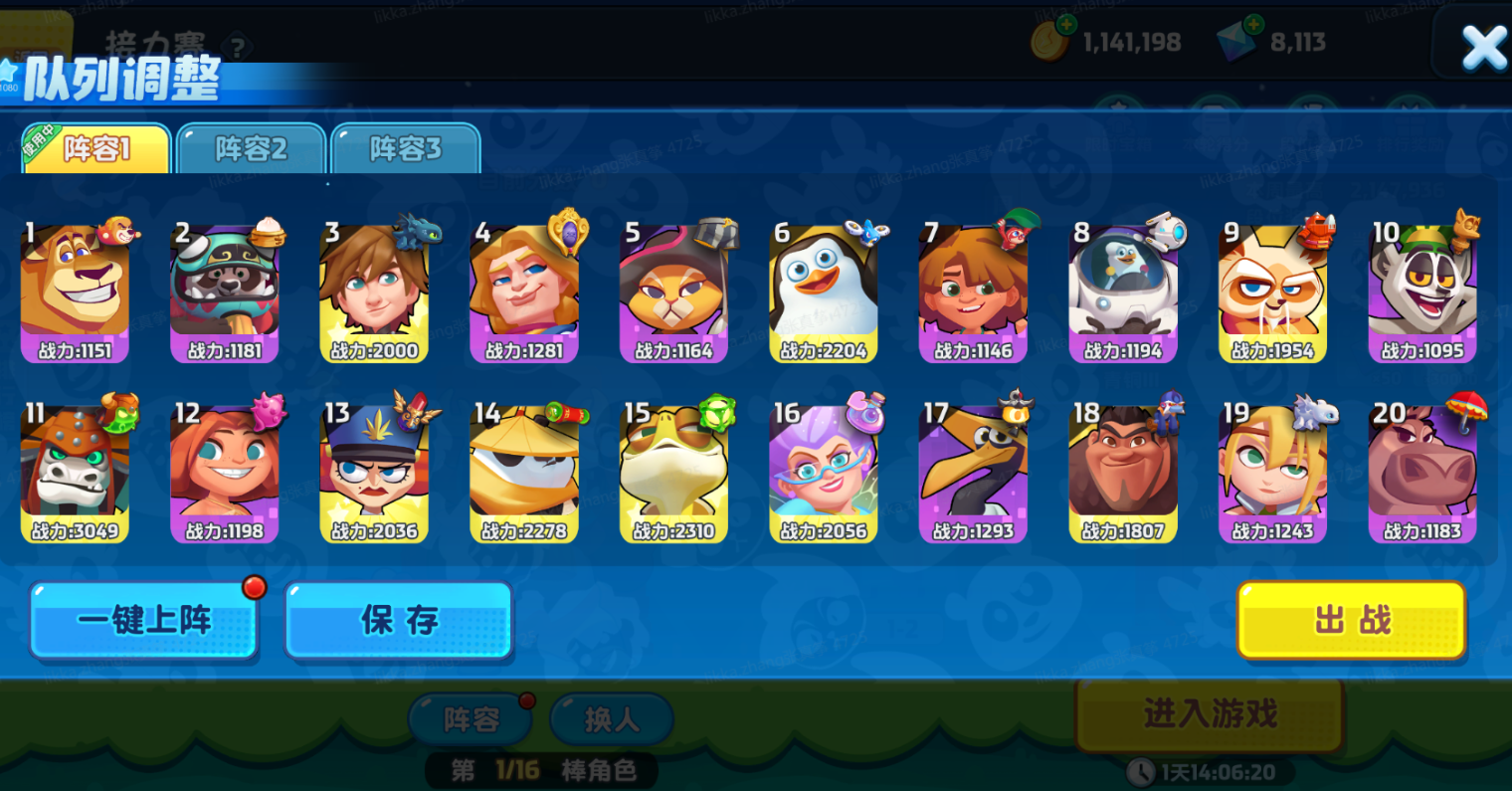Viewport: 1512px width, 791px height.
Task: Switch to the 阵容3 tab
Action: tap(406, 147)
